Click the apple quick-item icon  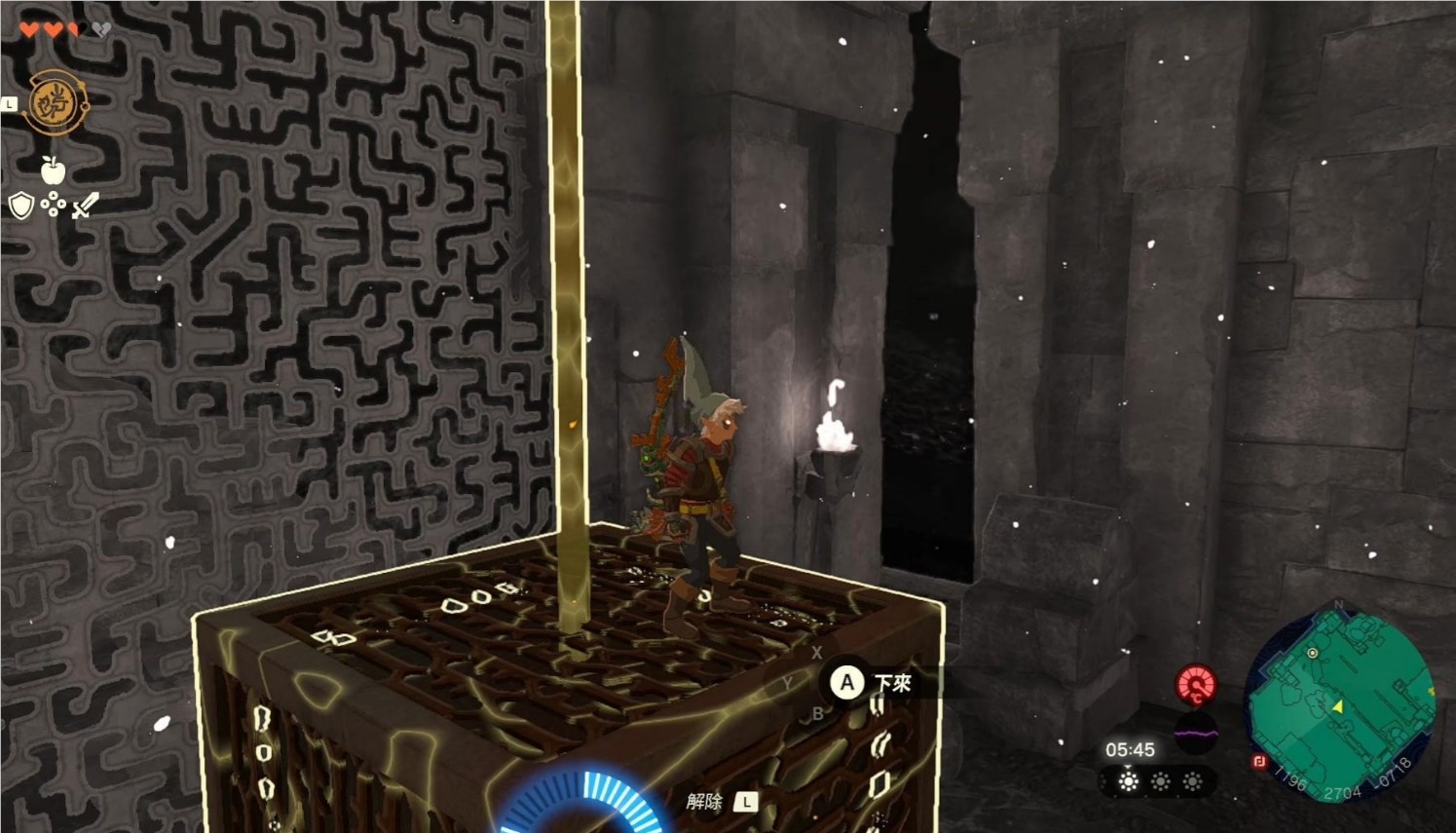tap(53, 170)
